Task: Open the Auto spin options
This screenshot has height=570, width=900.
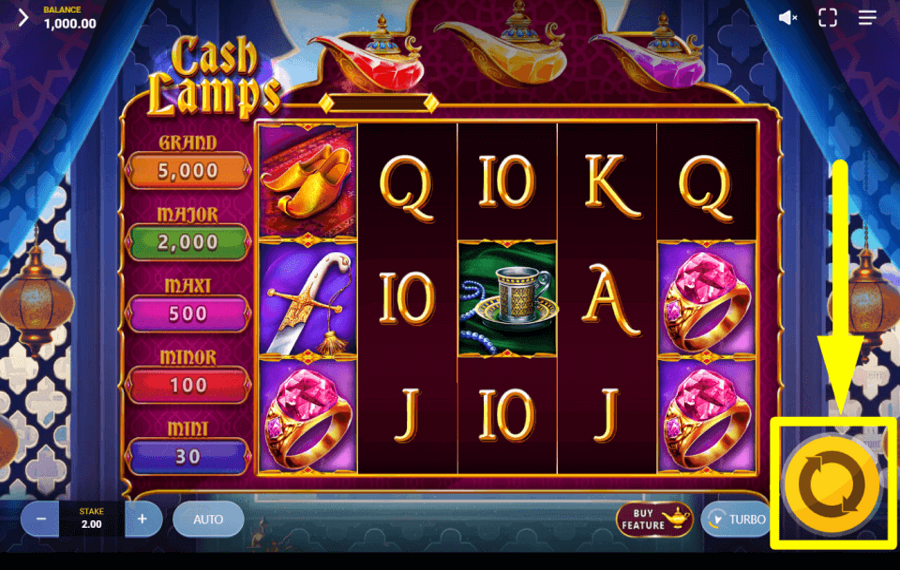Action: pyautogui.click(x=208, y=519)
